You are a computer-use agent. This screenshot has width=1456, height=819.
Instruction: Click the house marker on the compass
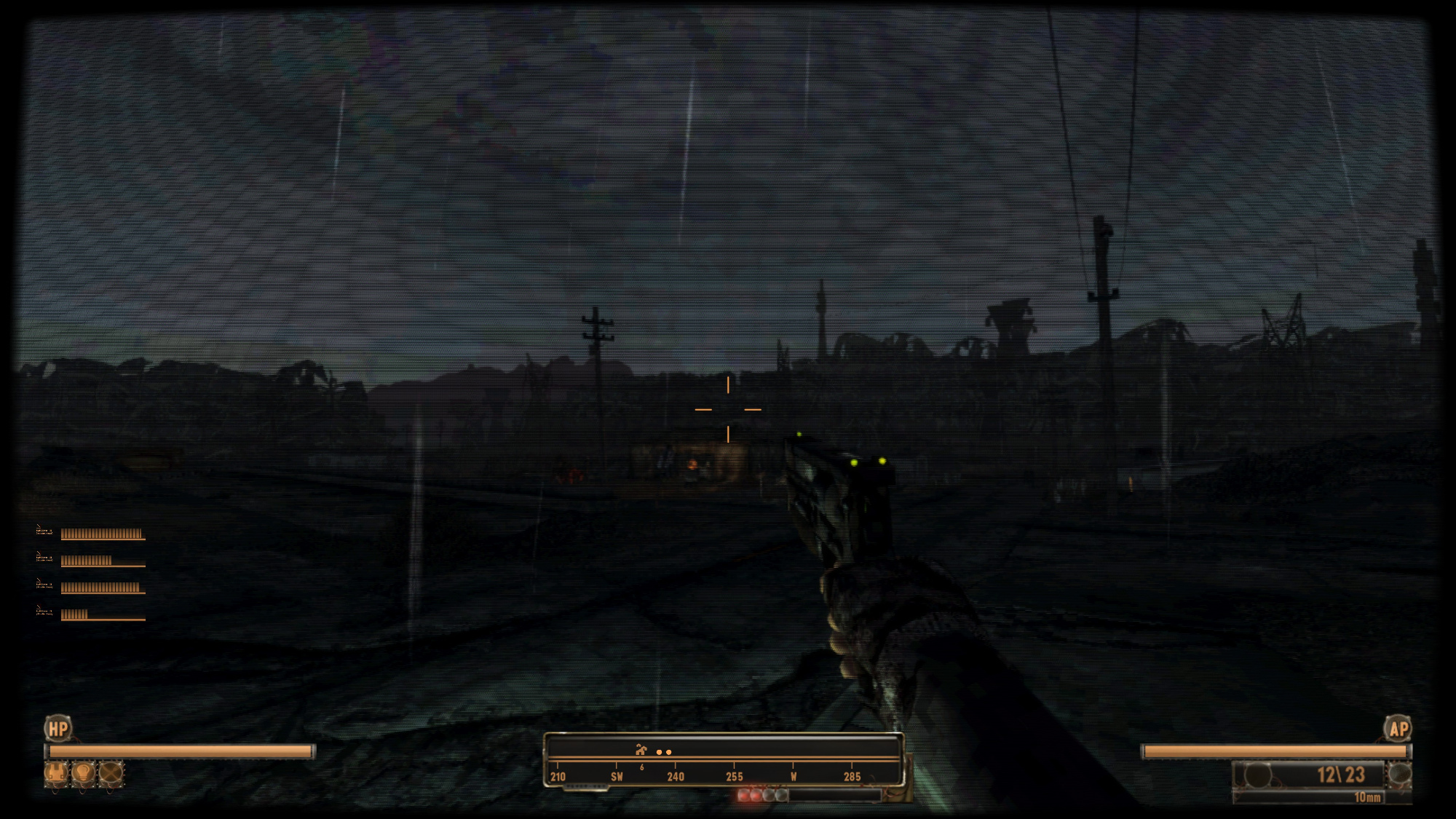coord(641,750)
